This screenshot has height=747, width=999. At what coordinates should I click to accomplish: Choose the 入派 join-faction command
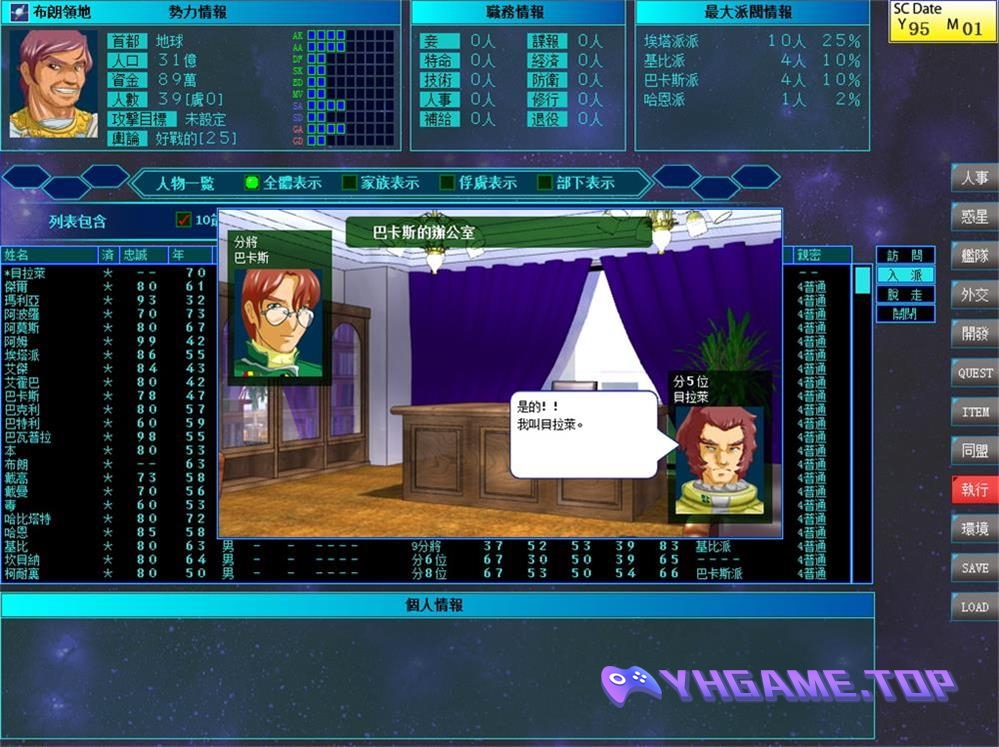(x=905, y=274)
